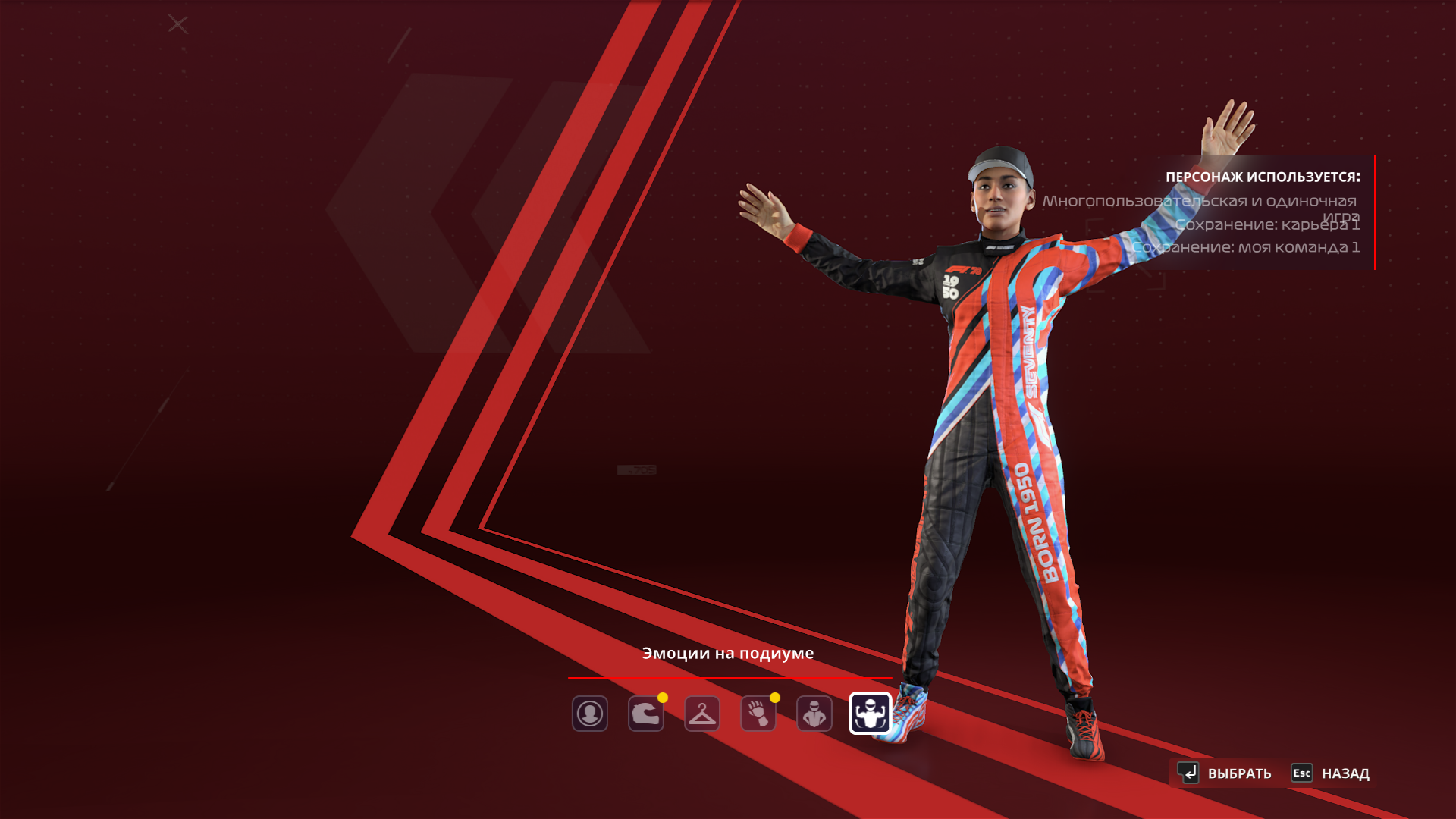Open the racing gloves category
Image resolution: width=1456 pixels, height=819 pixels.
[758, 714]
